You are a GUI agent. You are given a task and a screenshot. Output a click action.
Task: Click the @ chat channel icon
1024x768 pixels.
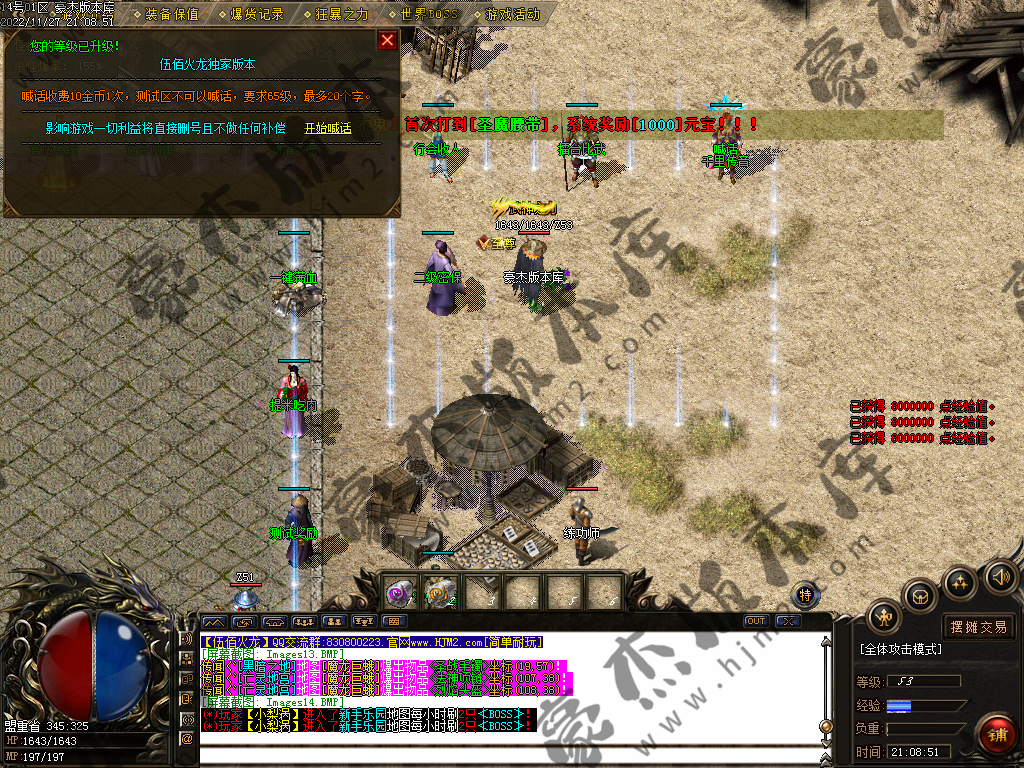point(186,739)
